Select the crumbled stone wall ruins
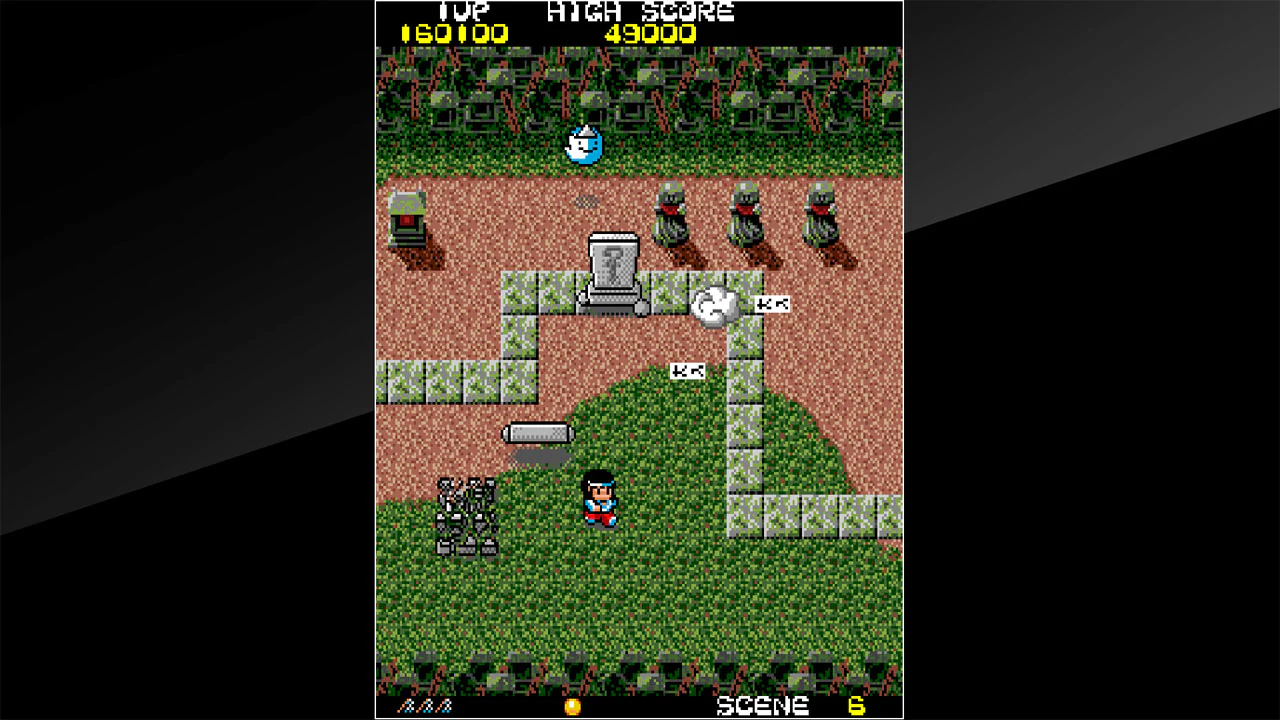This screenshot has height=720, width=1280. 467,515
